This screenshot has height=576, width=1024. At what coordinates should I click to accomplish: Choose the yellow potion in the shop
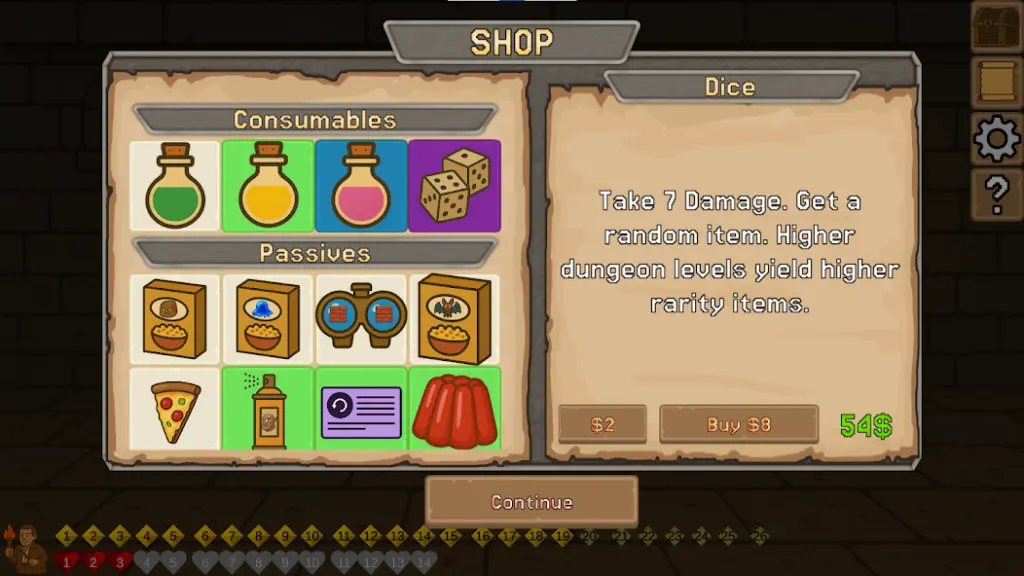click(x=268, y=186)
